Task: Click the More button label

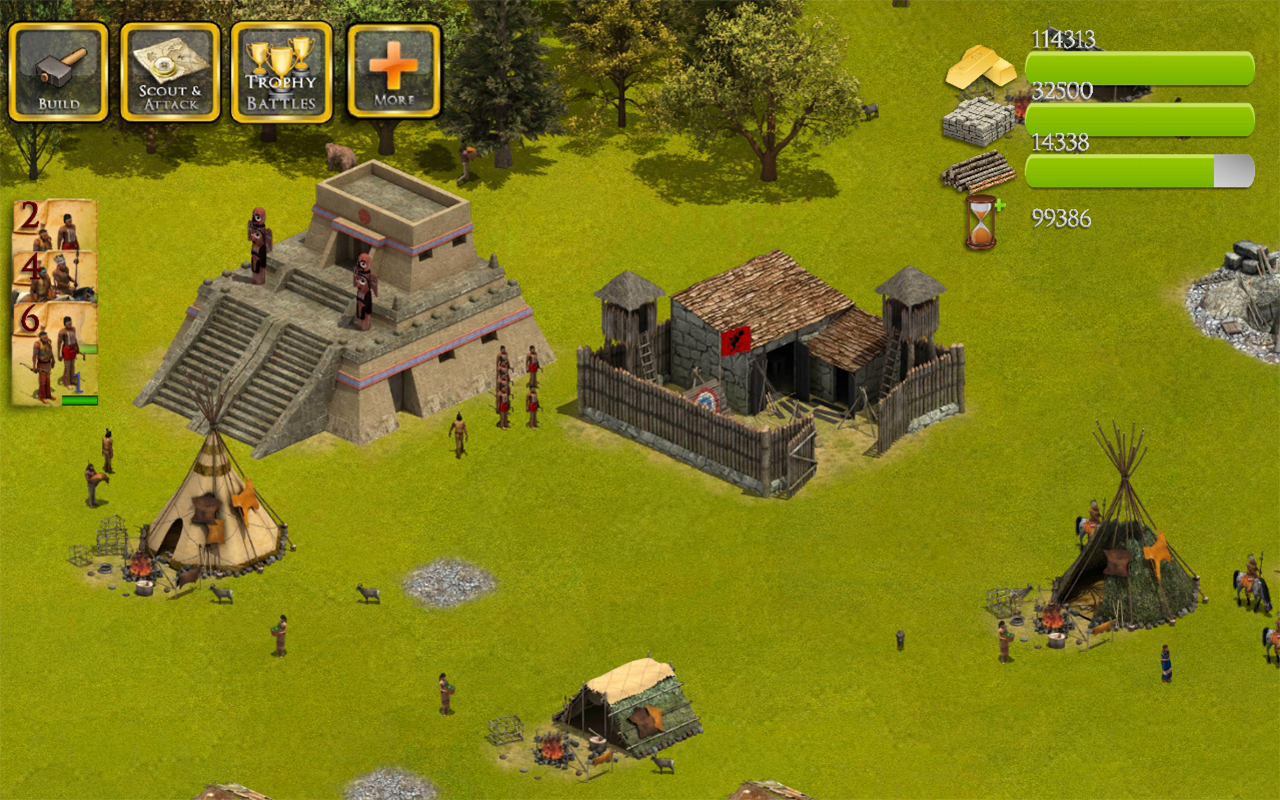Action: (x=396, y=98)
